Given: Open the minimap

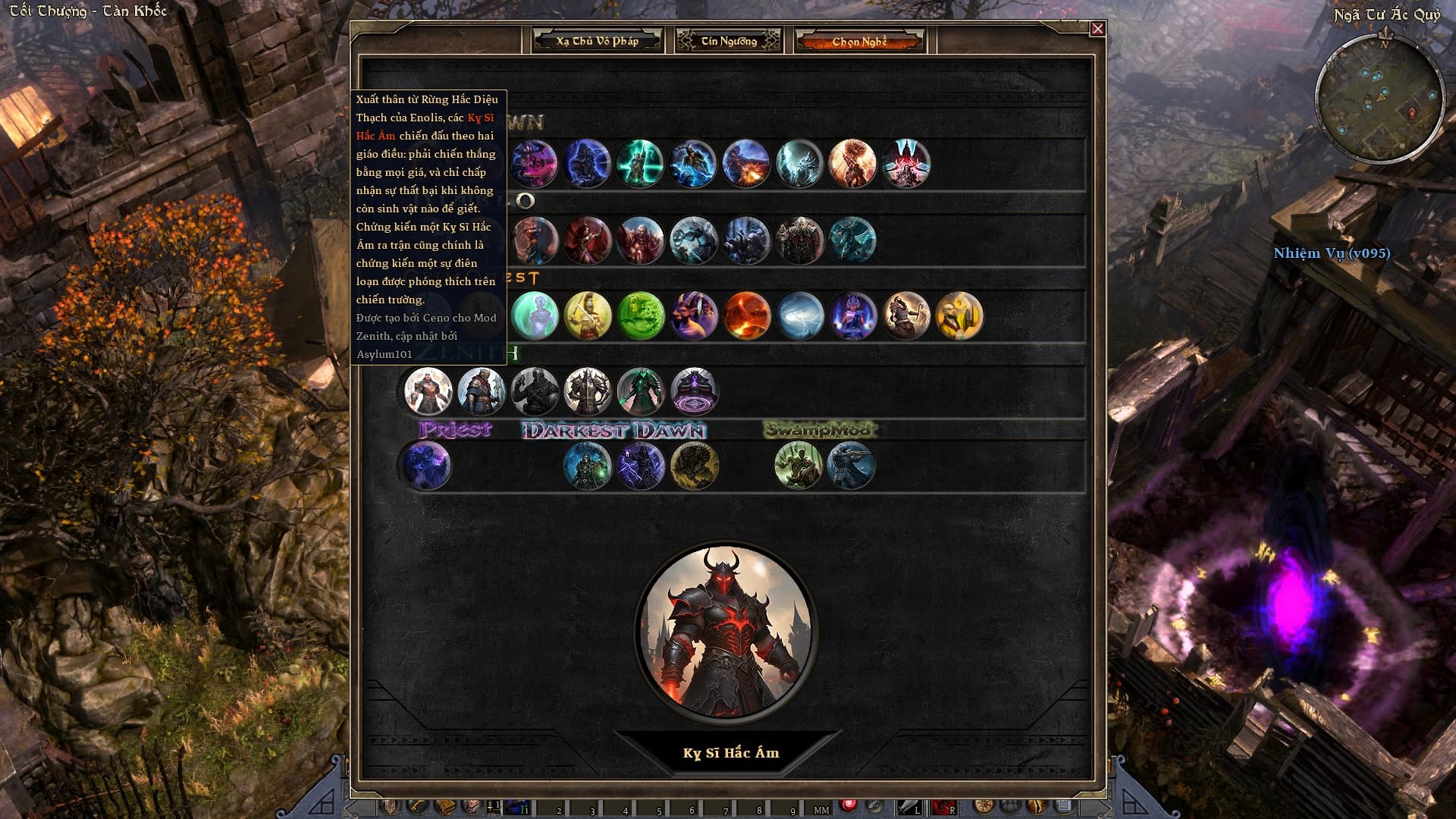Looking at the screenshot, I should [x=1379, y=99].
